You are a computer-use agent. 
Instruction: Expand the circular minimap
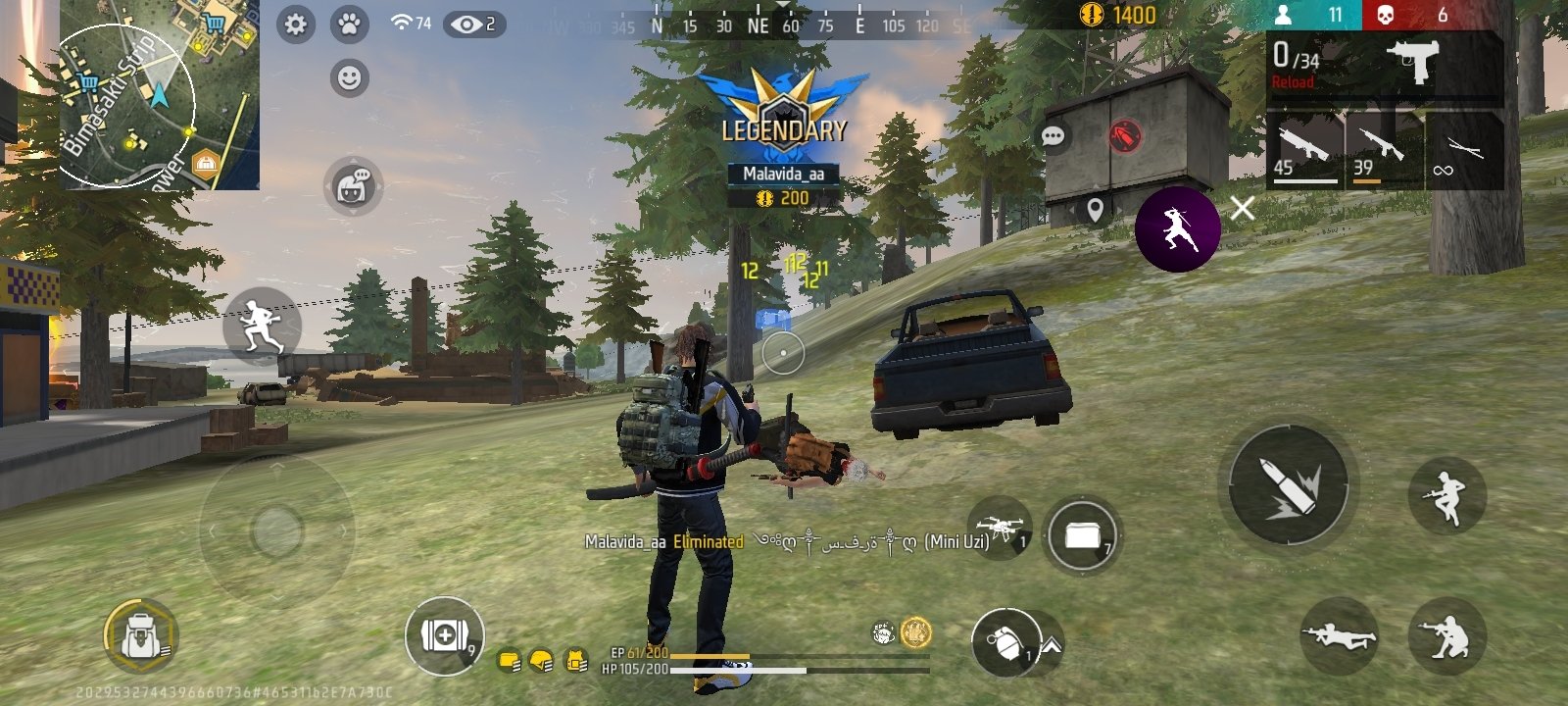click(x=127, y=105)
